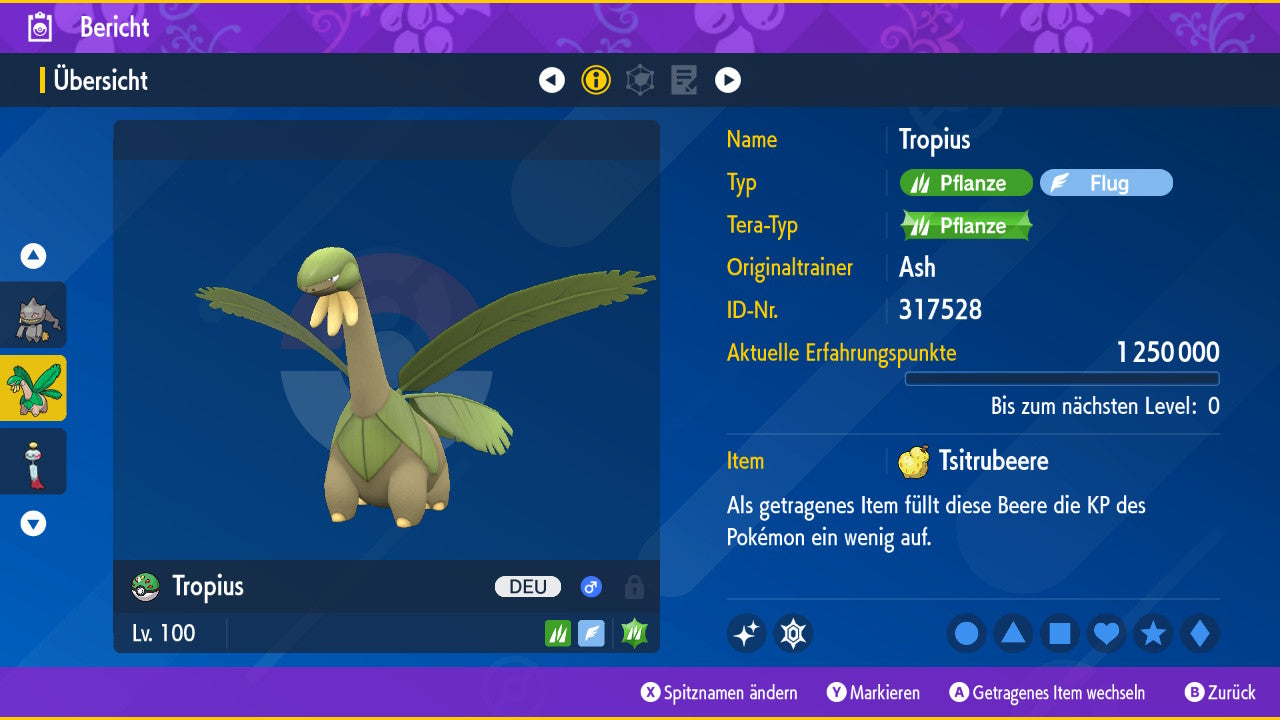This screenshot has height=720, width=1280.
Task: Open the notes and moves tab
Action: click(684, 80)
